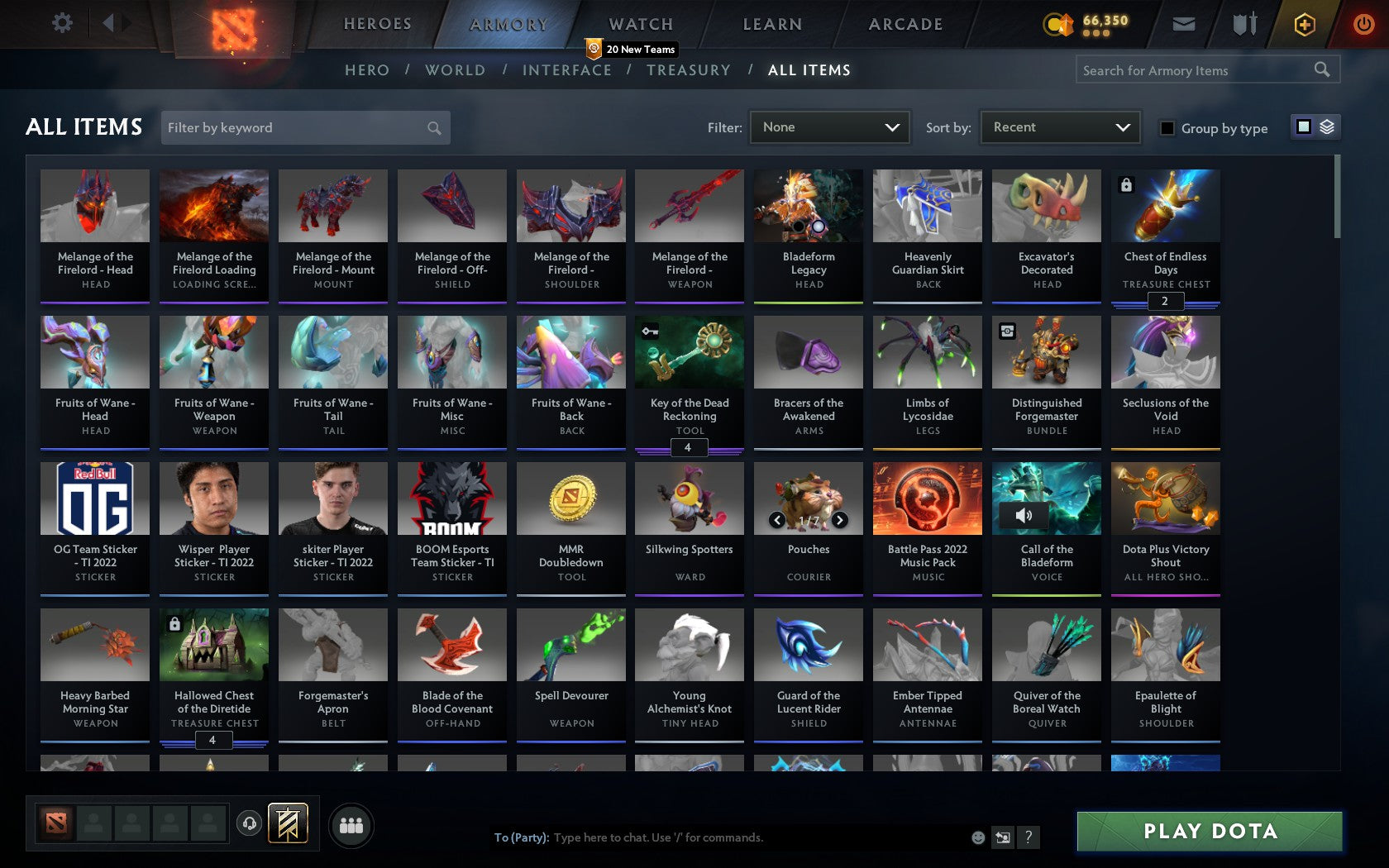
Task: Open Dota Plus hexagon subscription icon
Action: pyautogui.click(x=1305, y=24)
